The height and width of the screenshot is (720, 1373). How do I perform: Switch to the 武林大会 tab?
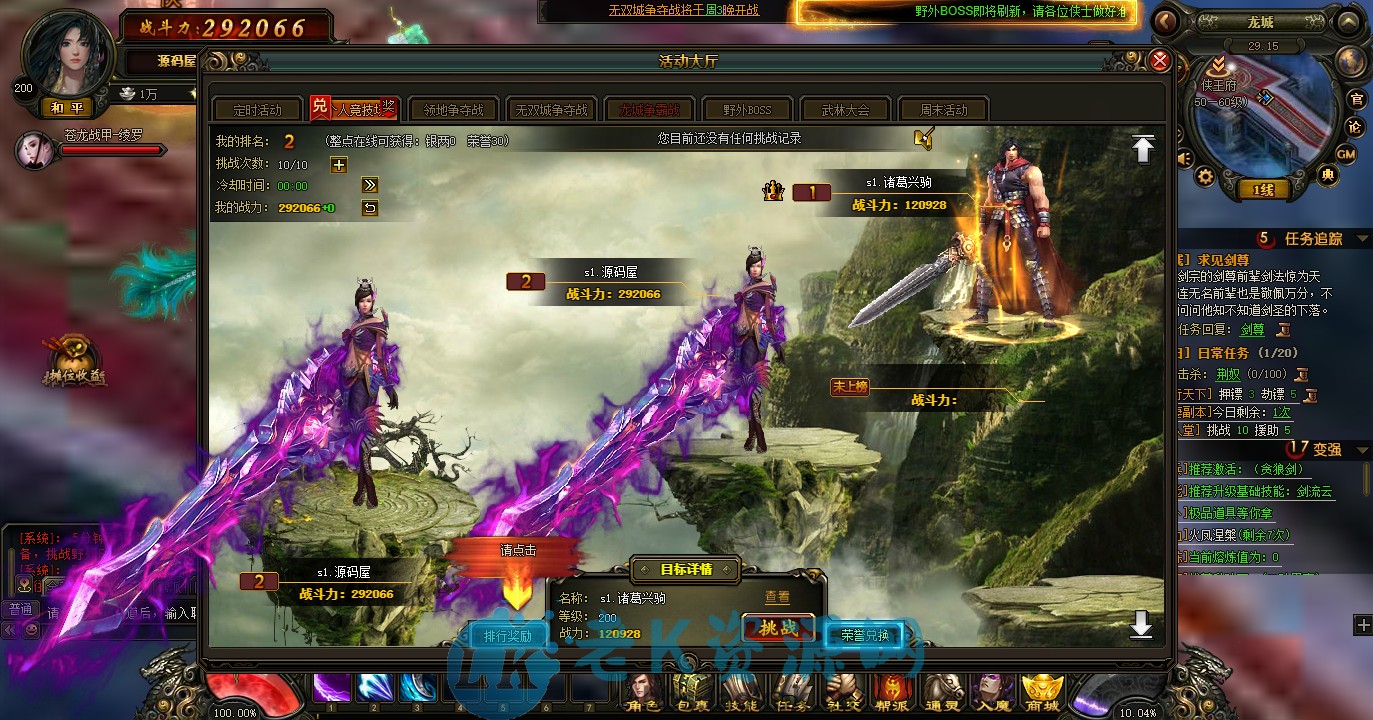click(845, 109)
